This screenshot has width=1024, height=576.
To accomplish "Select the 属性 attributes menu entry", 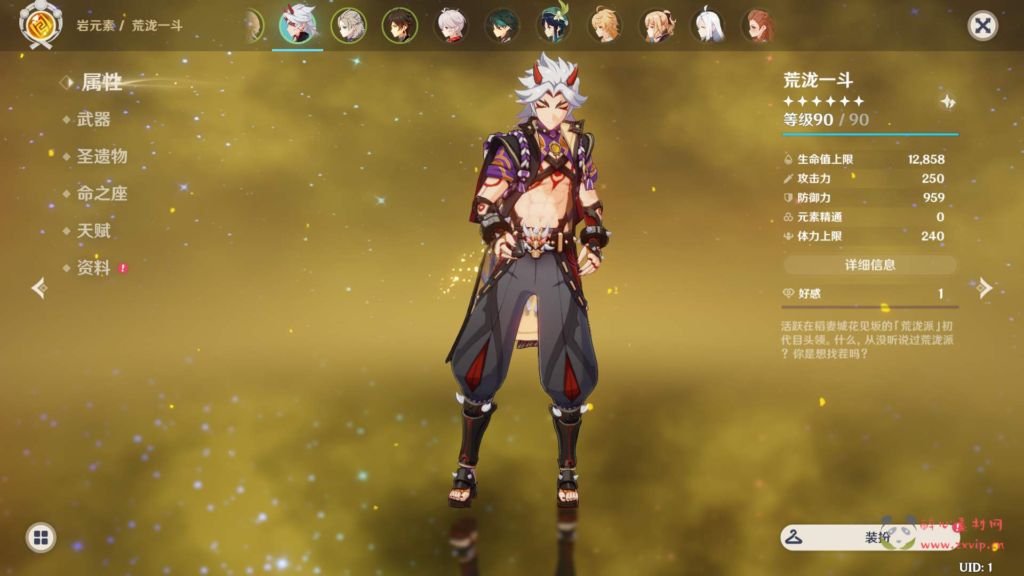I will click(101, 82).
